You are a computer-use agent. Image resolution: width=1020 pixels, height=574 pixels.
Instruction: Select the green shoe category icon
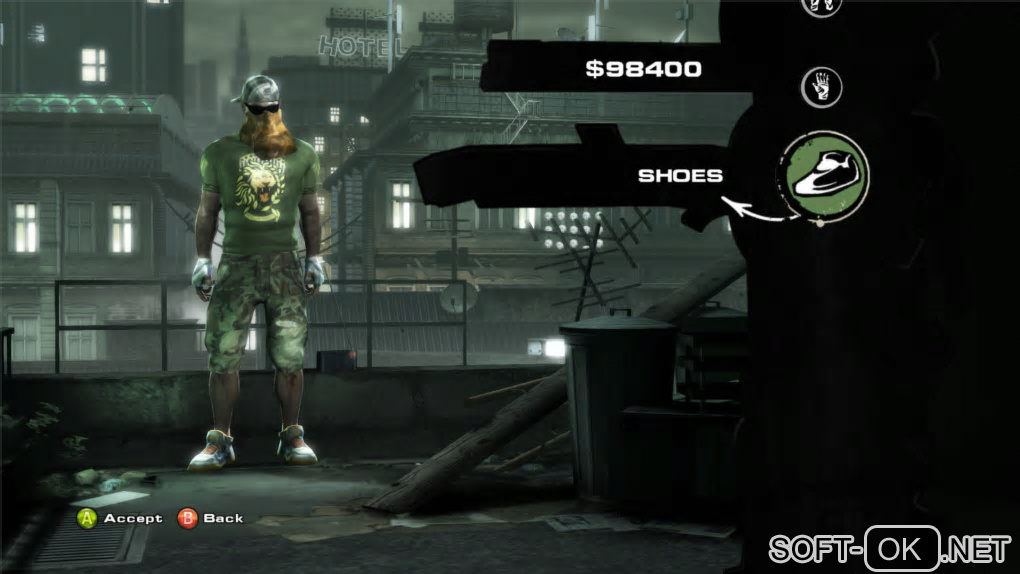pos(825,174)
